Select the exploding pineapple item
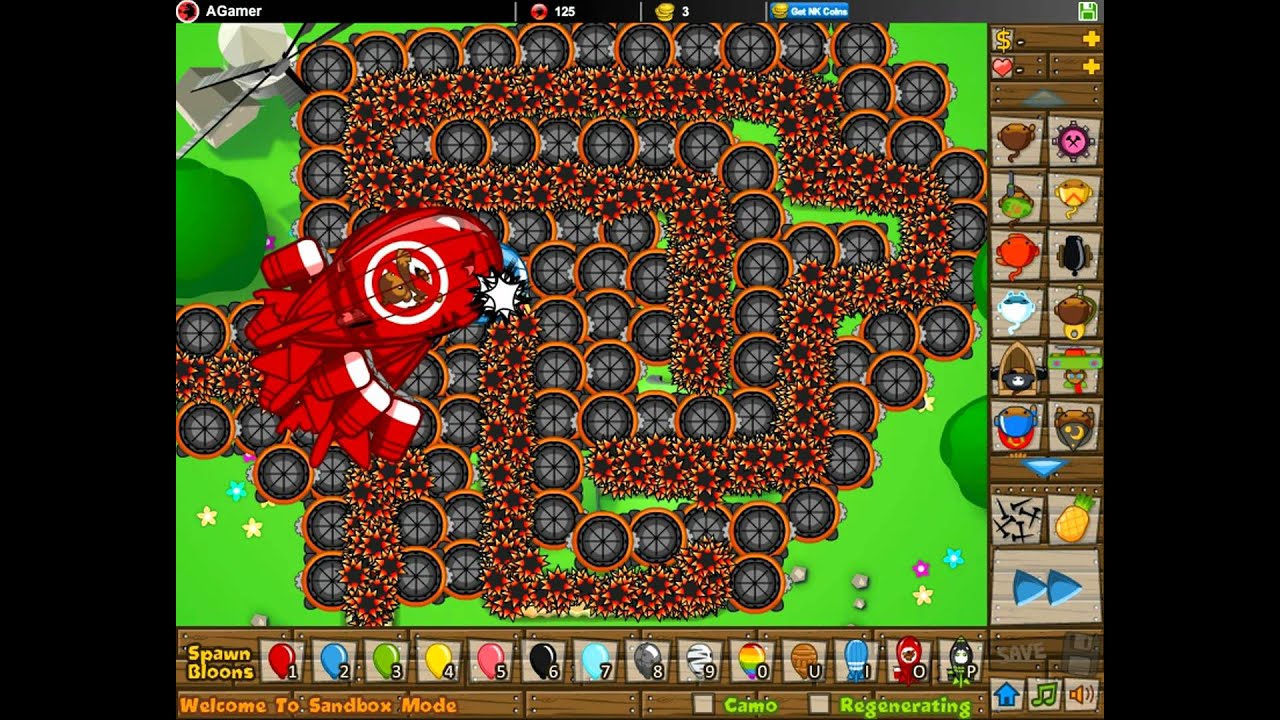 click(1073, 519)
